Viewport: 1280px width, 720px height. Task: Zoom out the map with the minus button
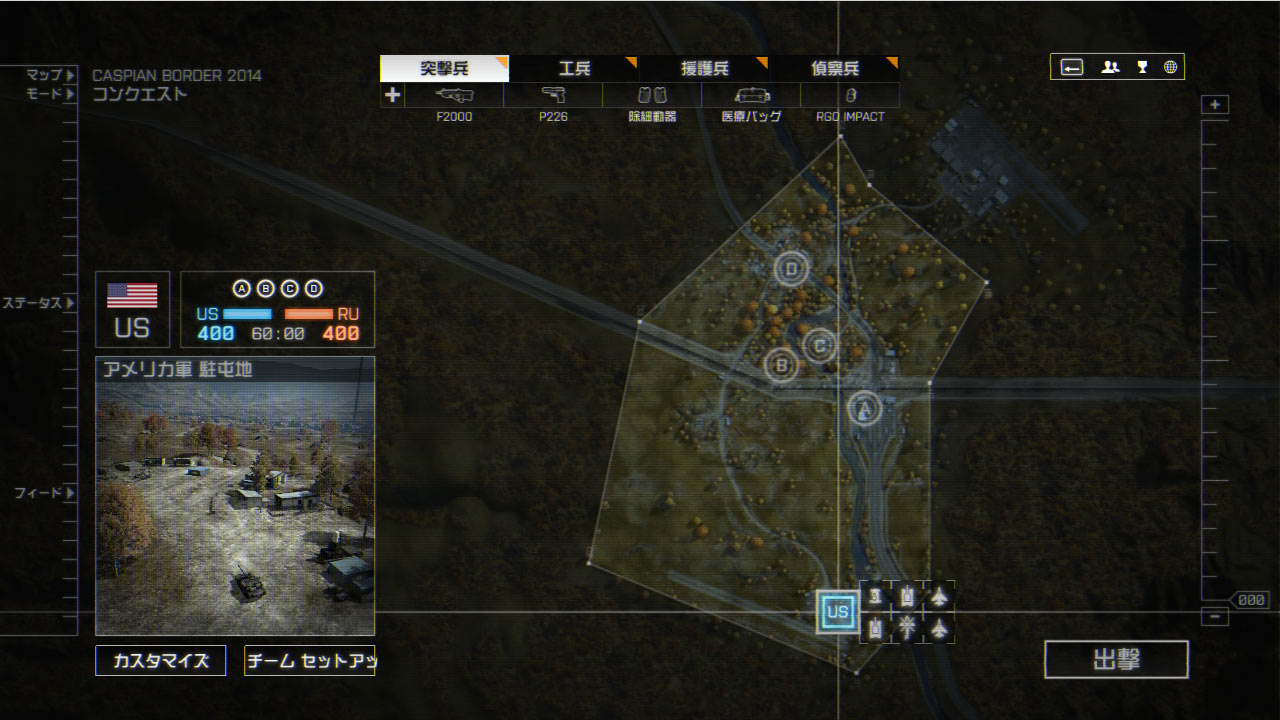1215,617
